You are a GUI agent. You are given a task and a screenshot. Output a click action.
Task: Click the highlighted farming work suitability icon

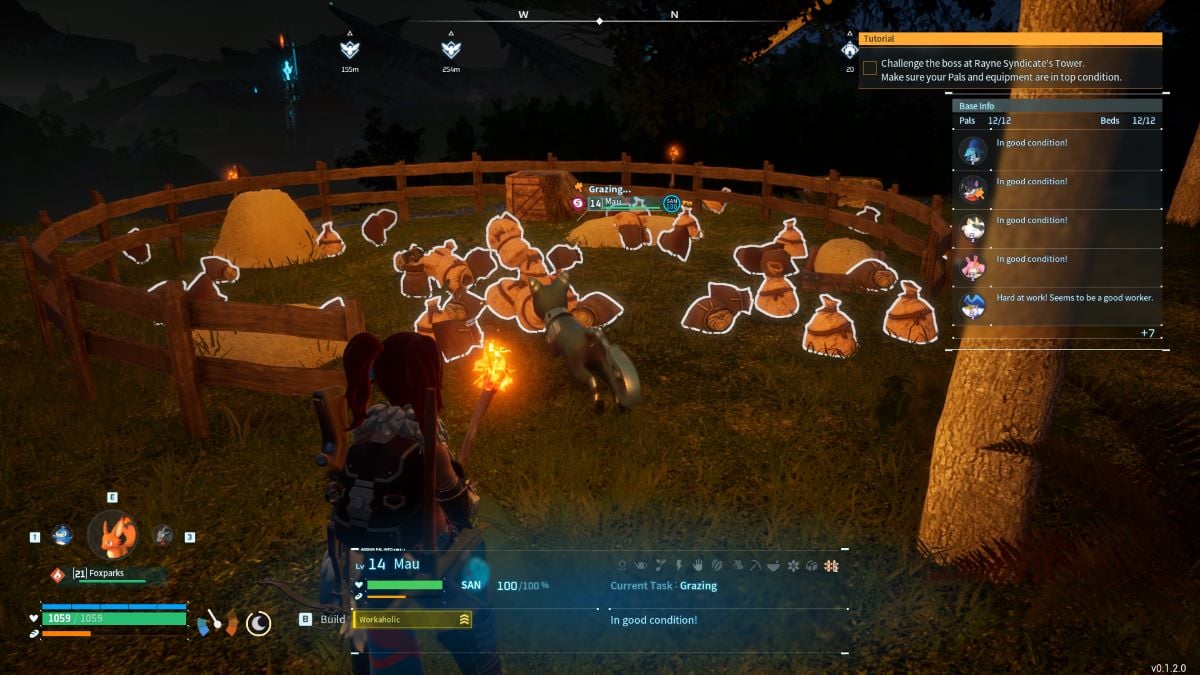tap(831, 566)
